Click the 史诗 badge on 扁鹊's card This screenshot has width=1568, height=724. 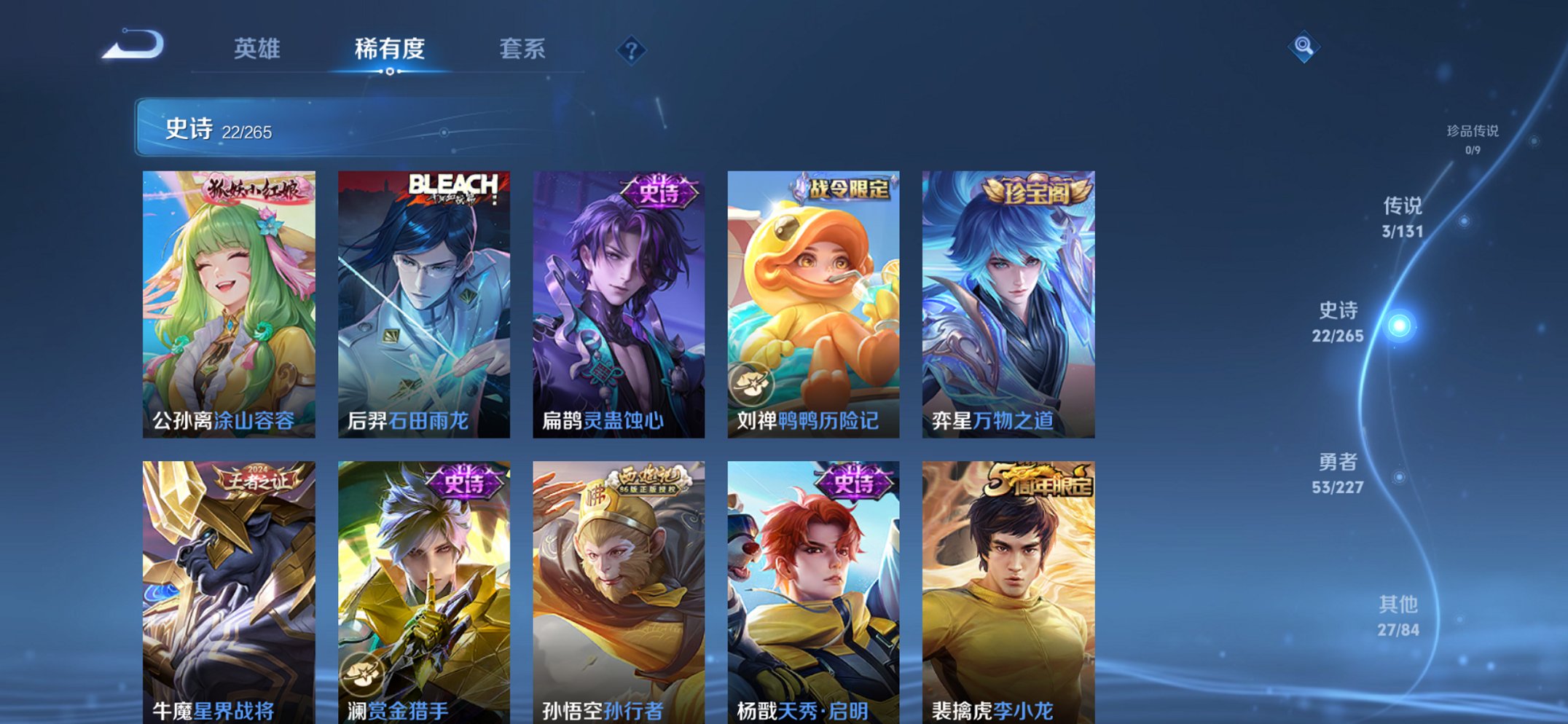[662, 192]
